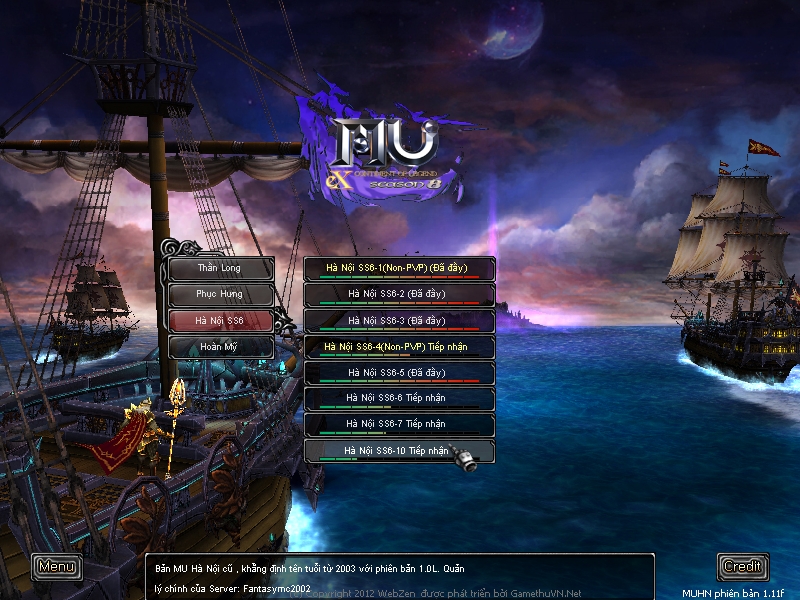Select server Hà Nội SS6-7 Tiếp nhận

click(398, 424)
